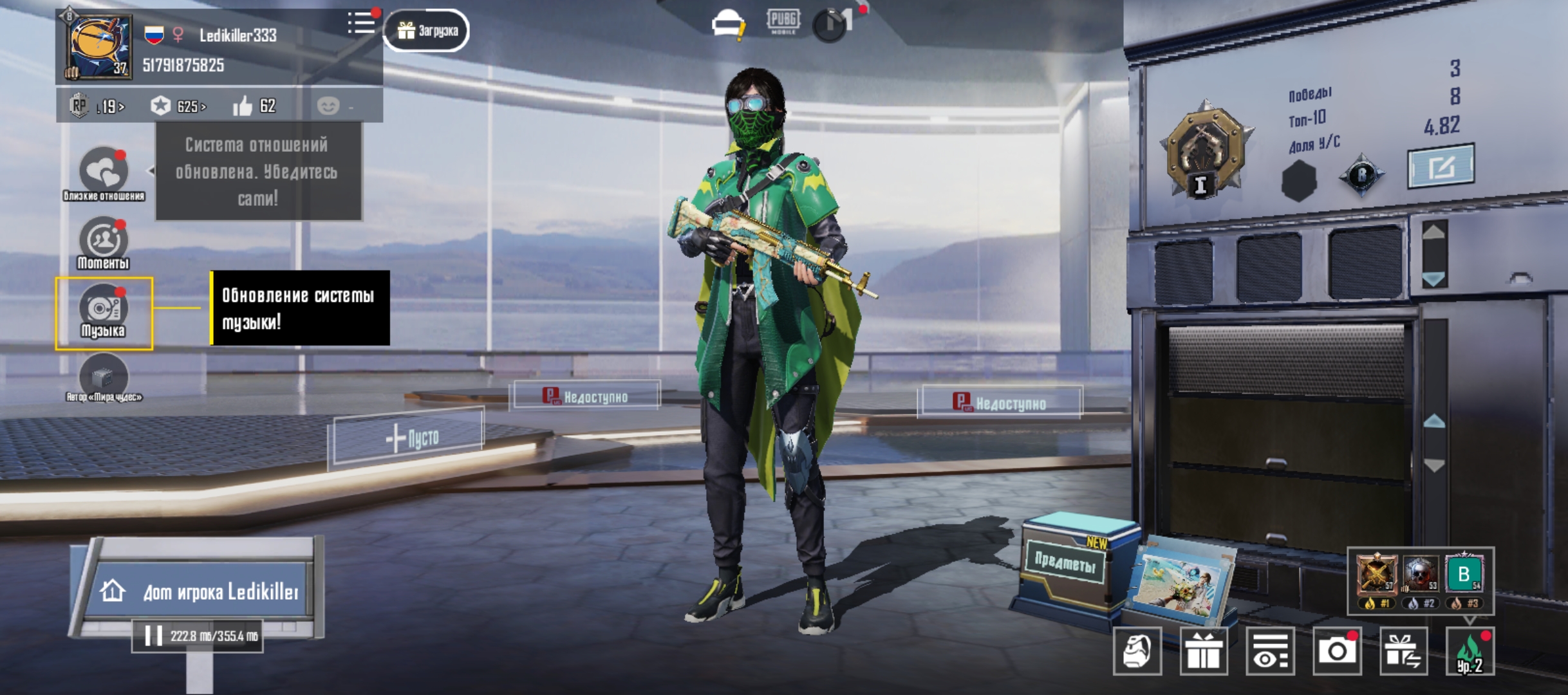Open the list menu icon beside the nickname
Image resolution: width=1568 pixels, height=695 pixels.
pos(361,23)
